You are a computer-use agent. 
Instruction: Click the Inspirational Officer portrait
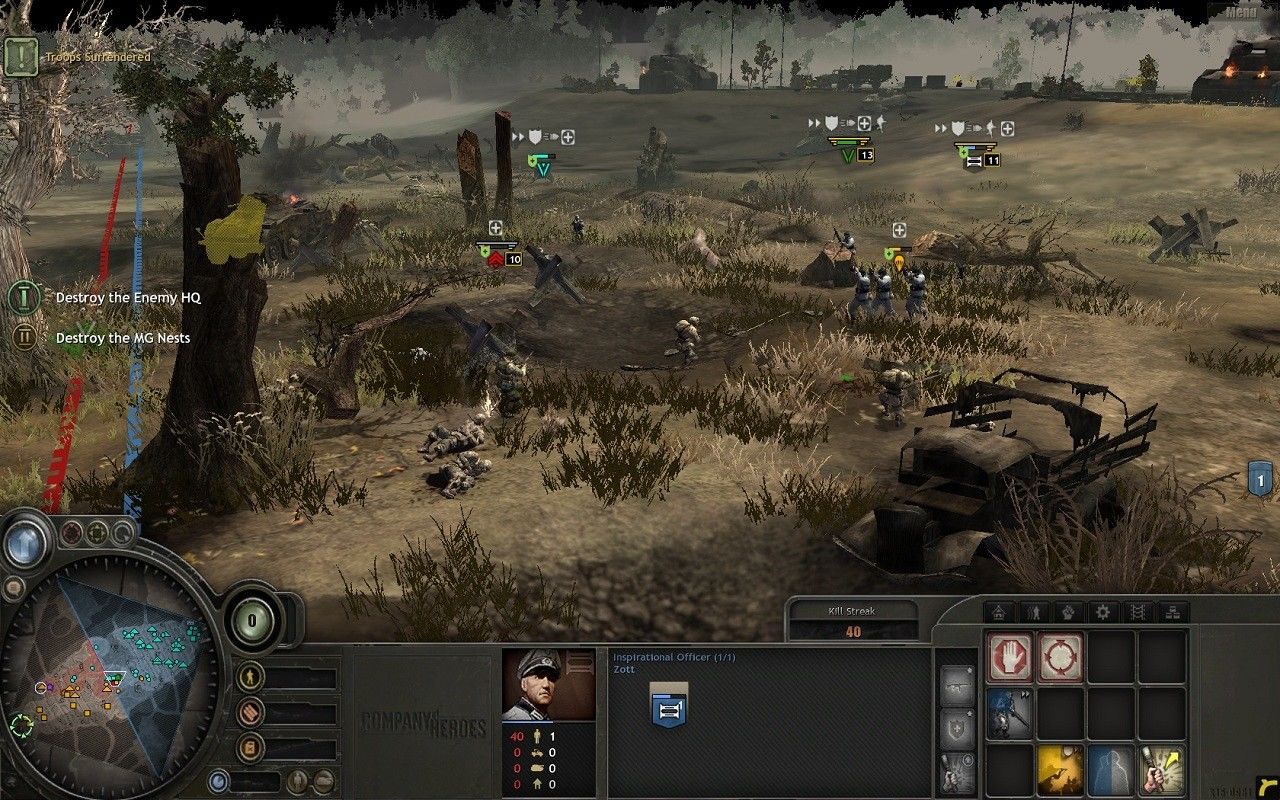tap(547, 685)
